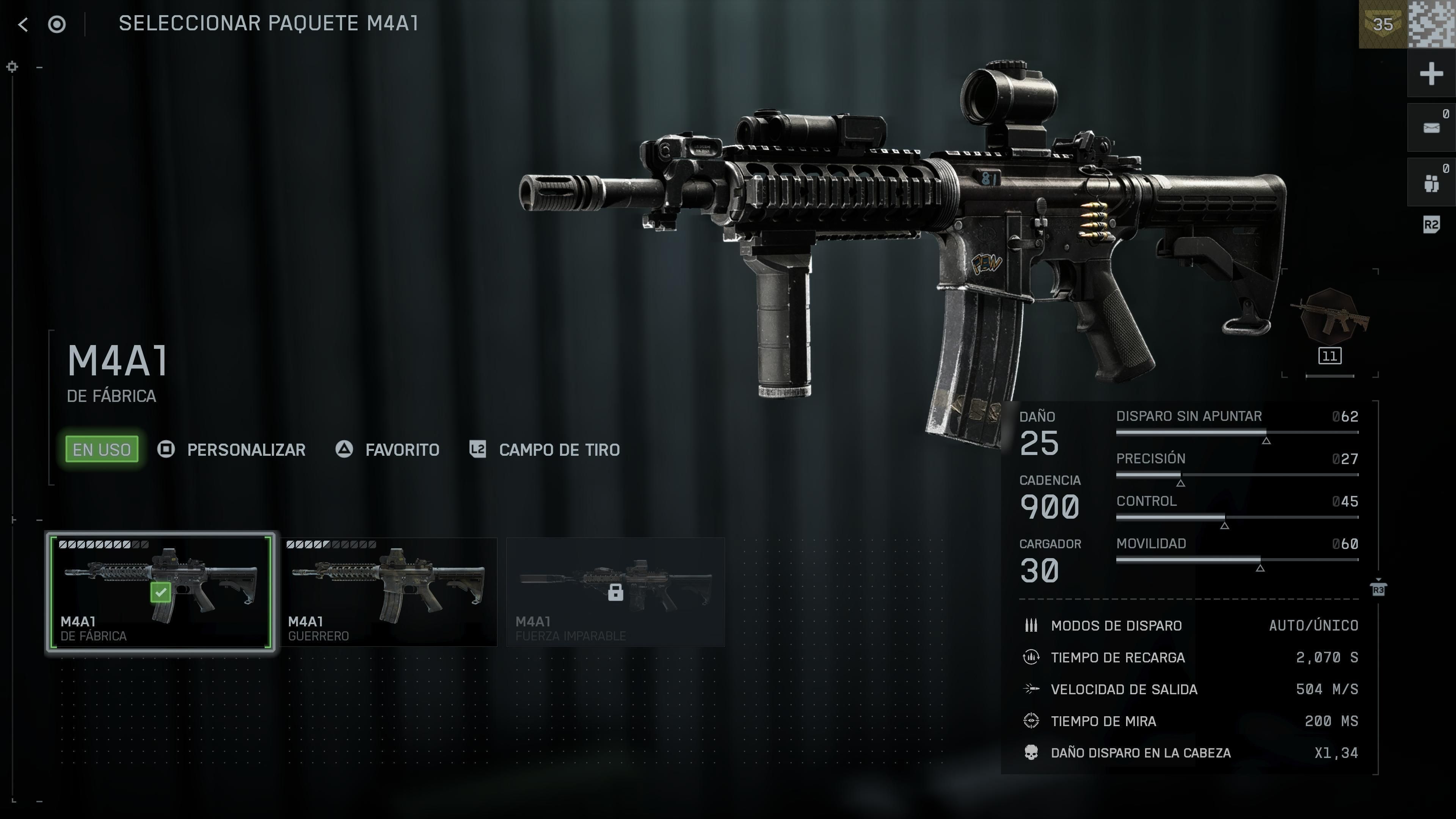The width and height of the screenshot is (1456, 819).
Task: Click the Modos de Disparo fire modes icon
Action: (1032, 626)
